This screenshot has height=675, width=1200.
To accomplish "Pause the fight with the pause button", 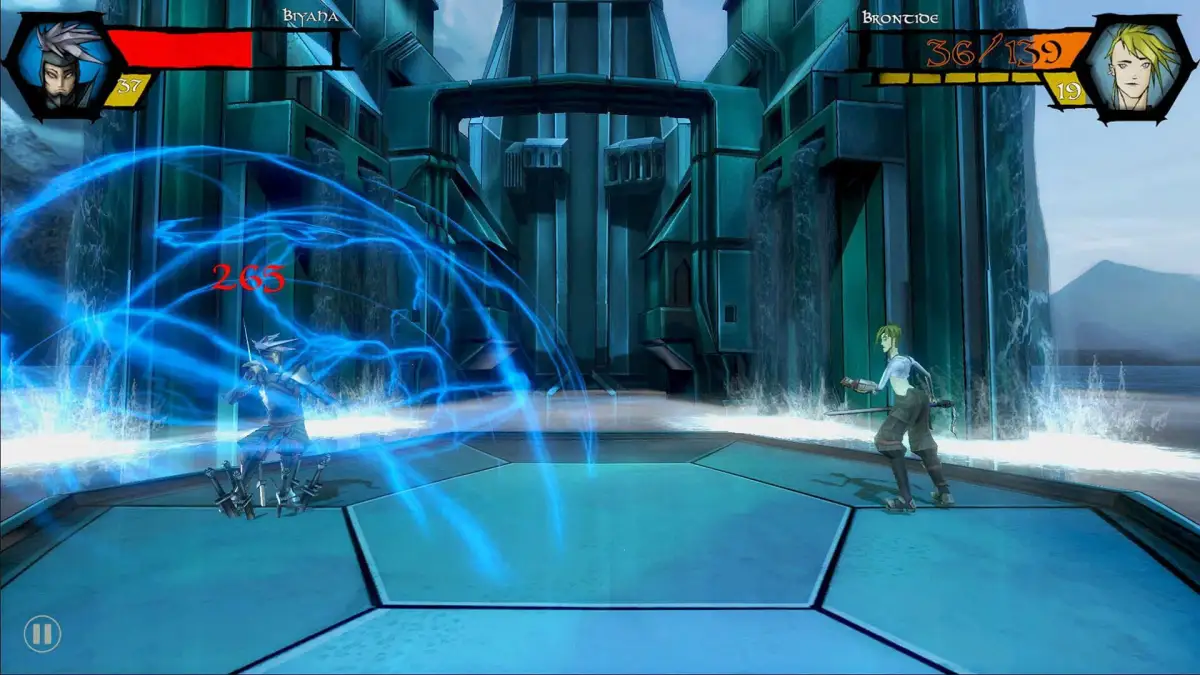I will (x=42, y=633).
